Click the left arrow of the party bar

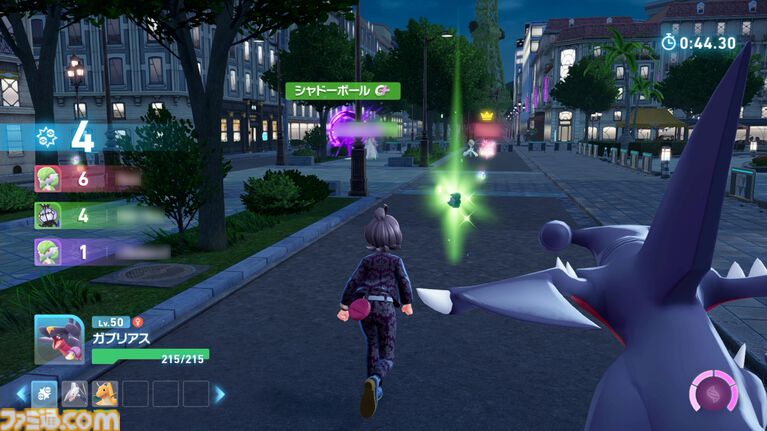pyautogui.click(x=21, y=394)
